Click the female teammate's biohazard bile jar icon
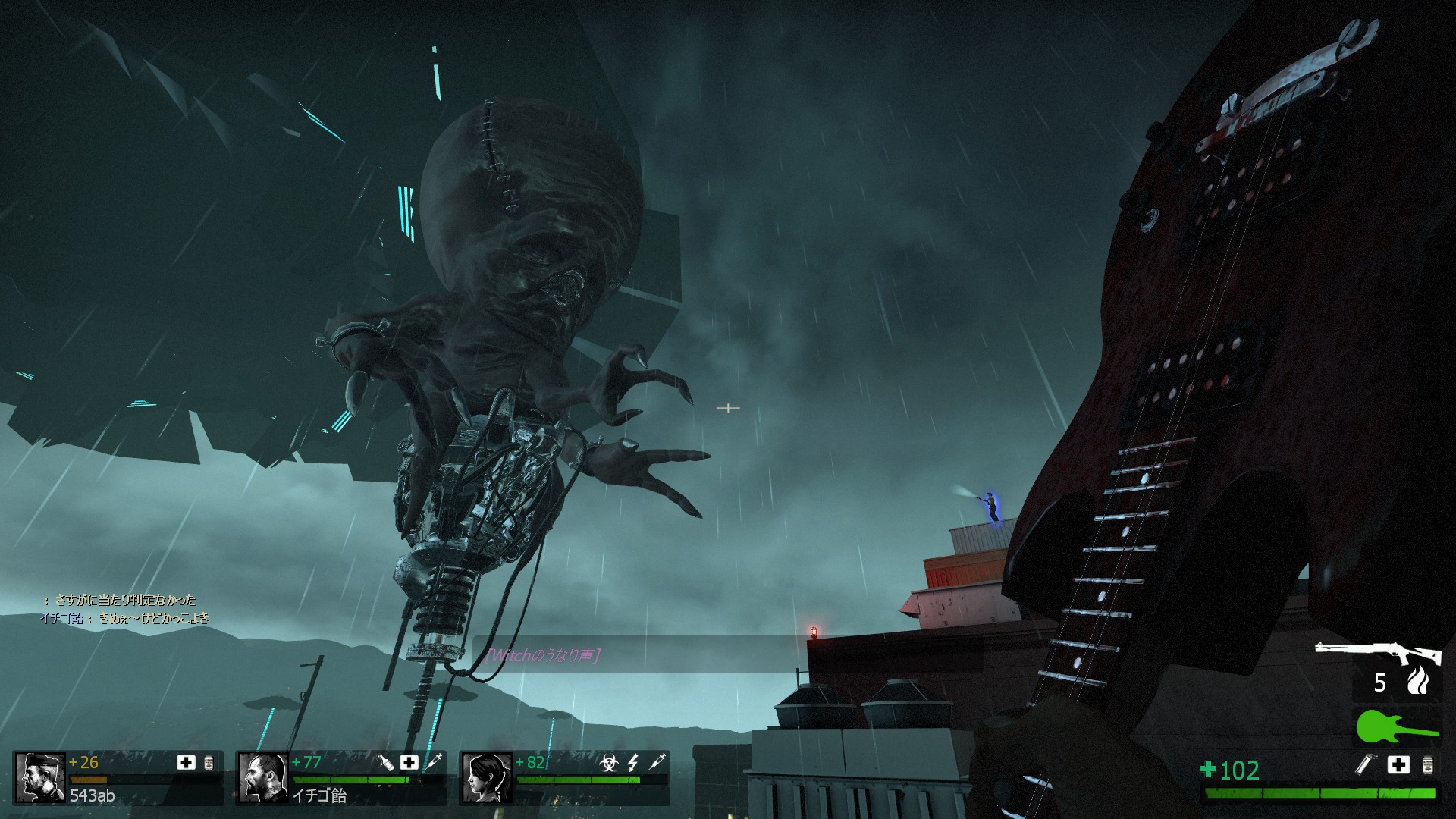Image resolution: width=1456 pixels, height=819 pixels. pos(608,762)
